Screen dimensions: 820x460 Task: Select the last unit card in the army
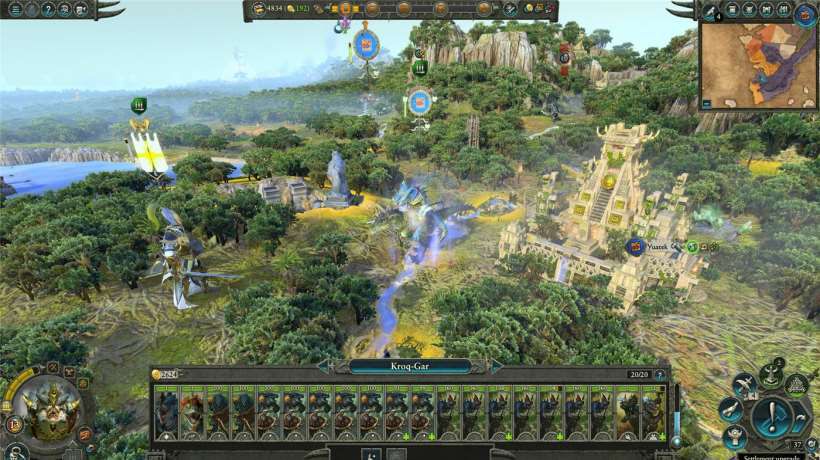[x=653, y=413]
